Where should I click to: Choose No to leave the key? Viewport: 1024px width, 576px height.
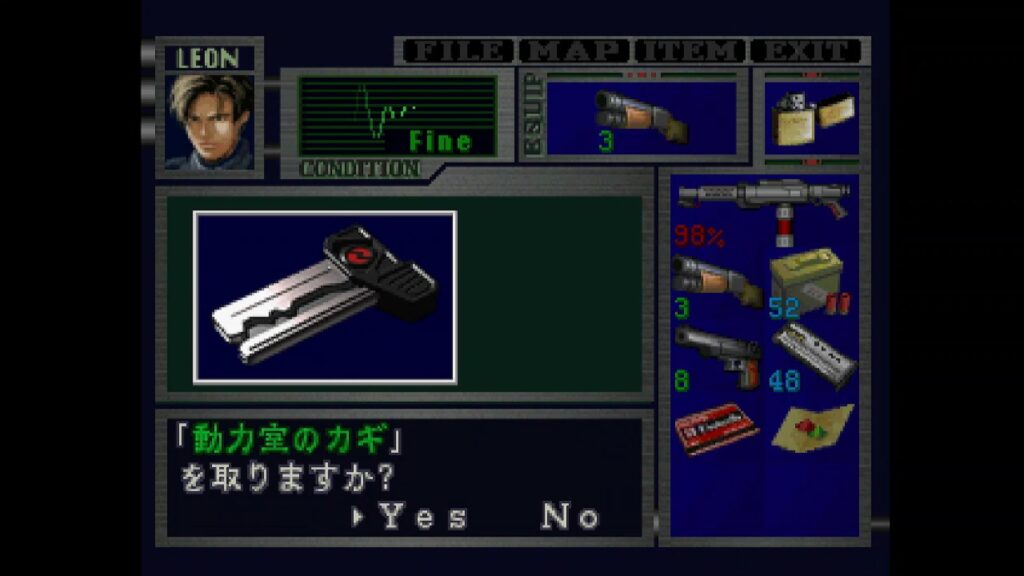571,517
